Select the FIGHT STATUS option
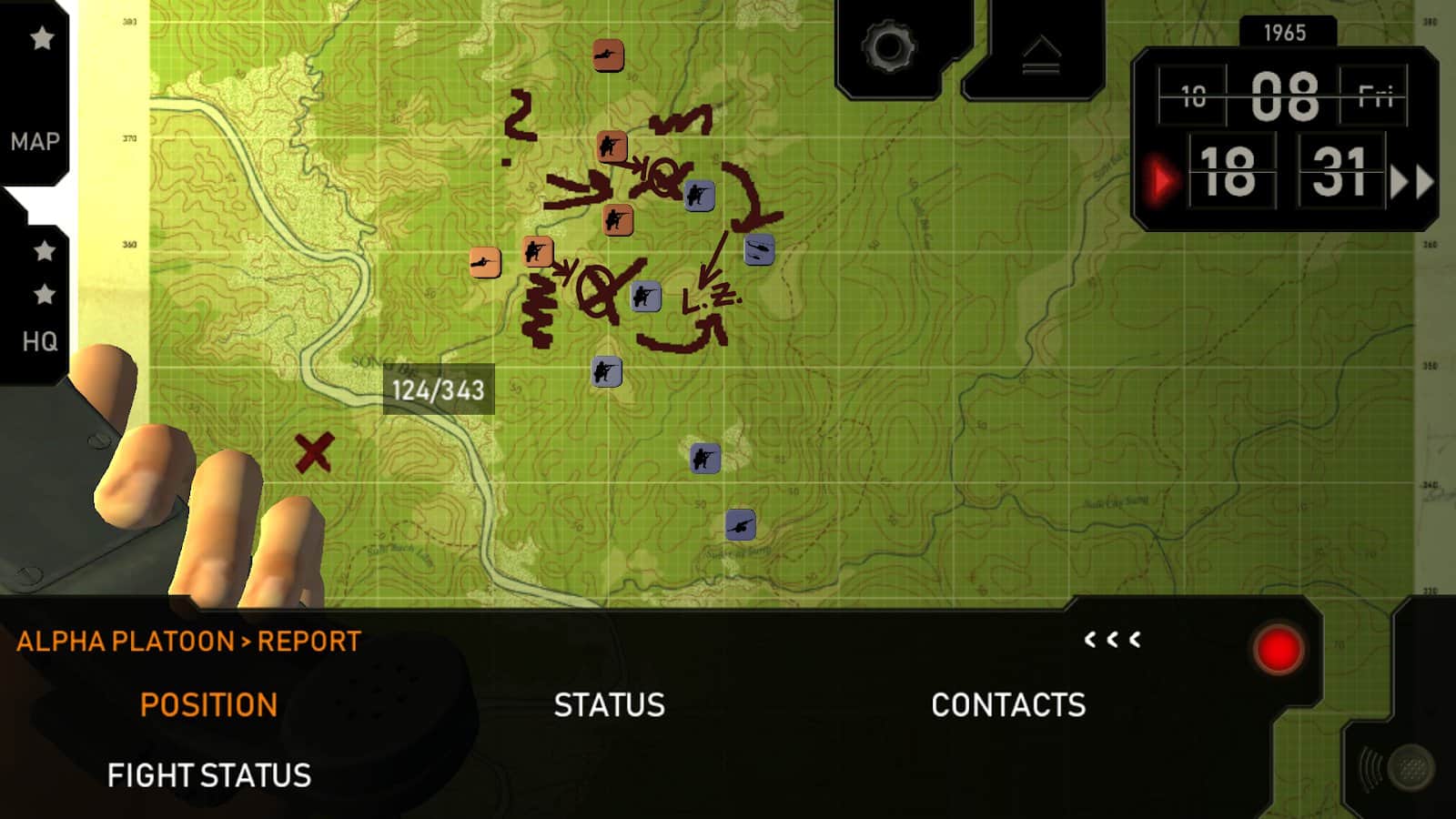This screenshot has height=819, width=1456. (209, 775)
